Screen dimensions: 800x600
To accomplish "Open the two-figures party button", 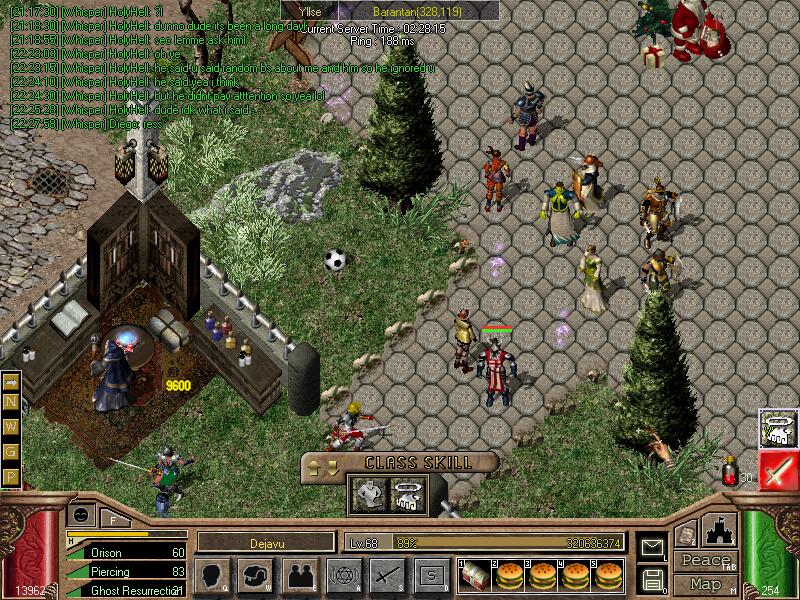I will [x=299, y=575].
